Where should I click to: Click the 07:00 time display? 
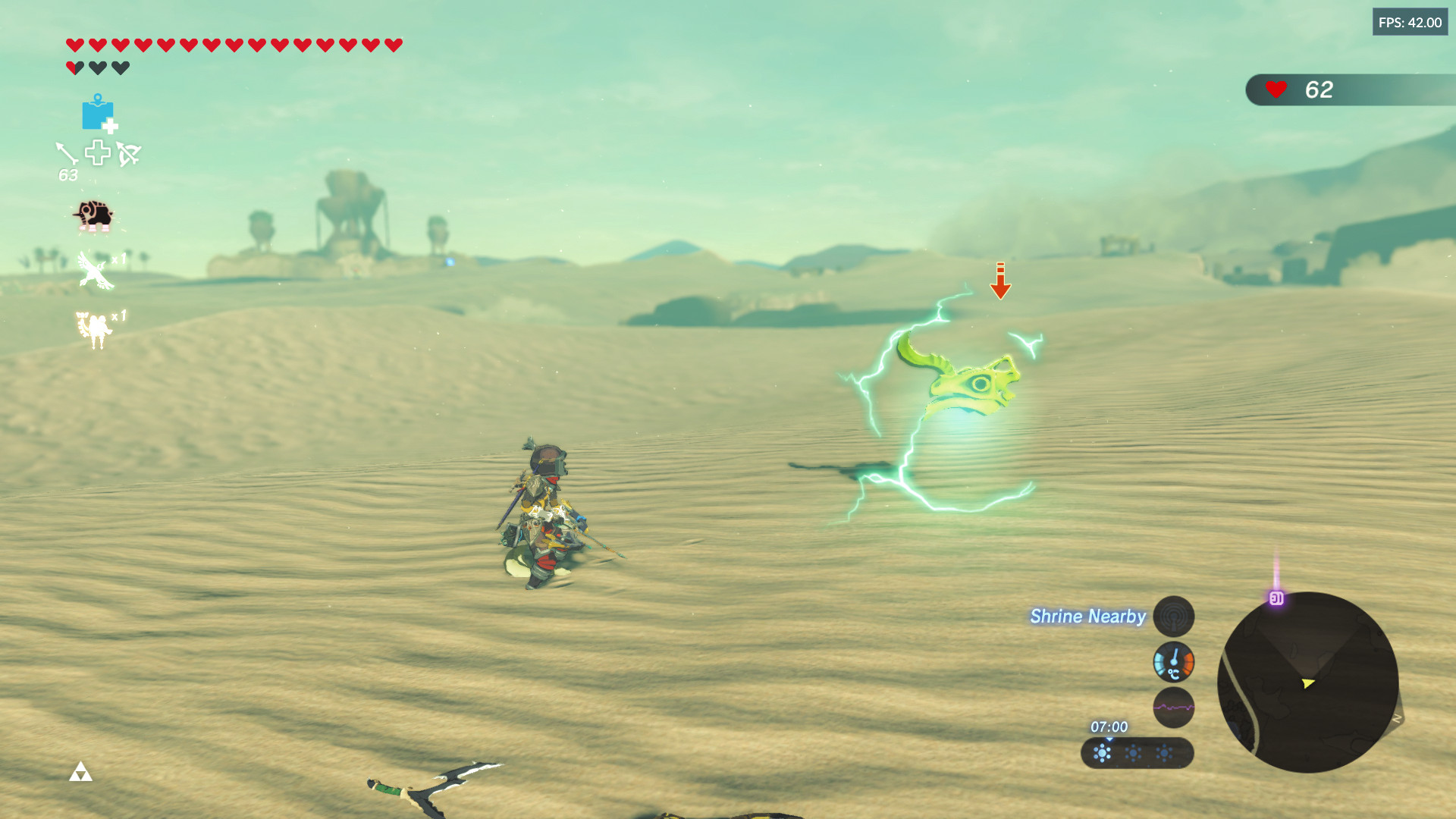point(1109,726)
